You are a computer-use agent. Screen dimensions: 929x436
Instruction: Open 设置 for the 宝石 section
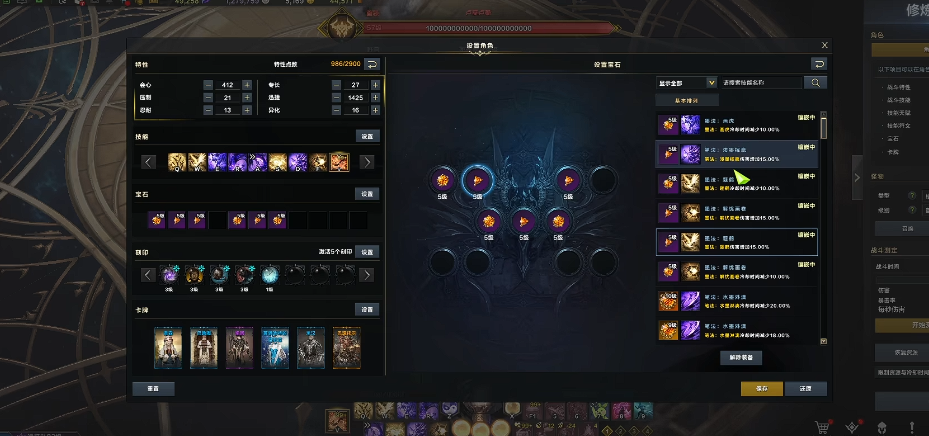368,194
